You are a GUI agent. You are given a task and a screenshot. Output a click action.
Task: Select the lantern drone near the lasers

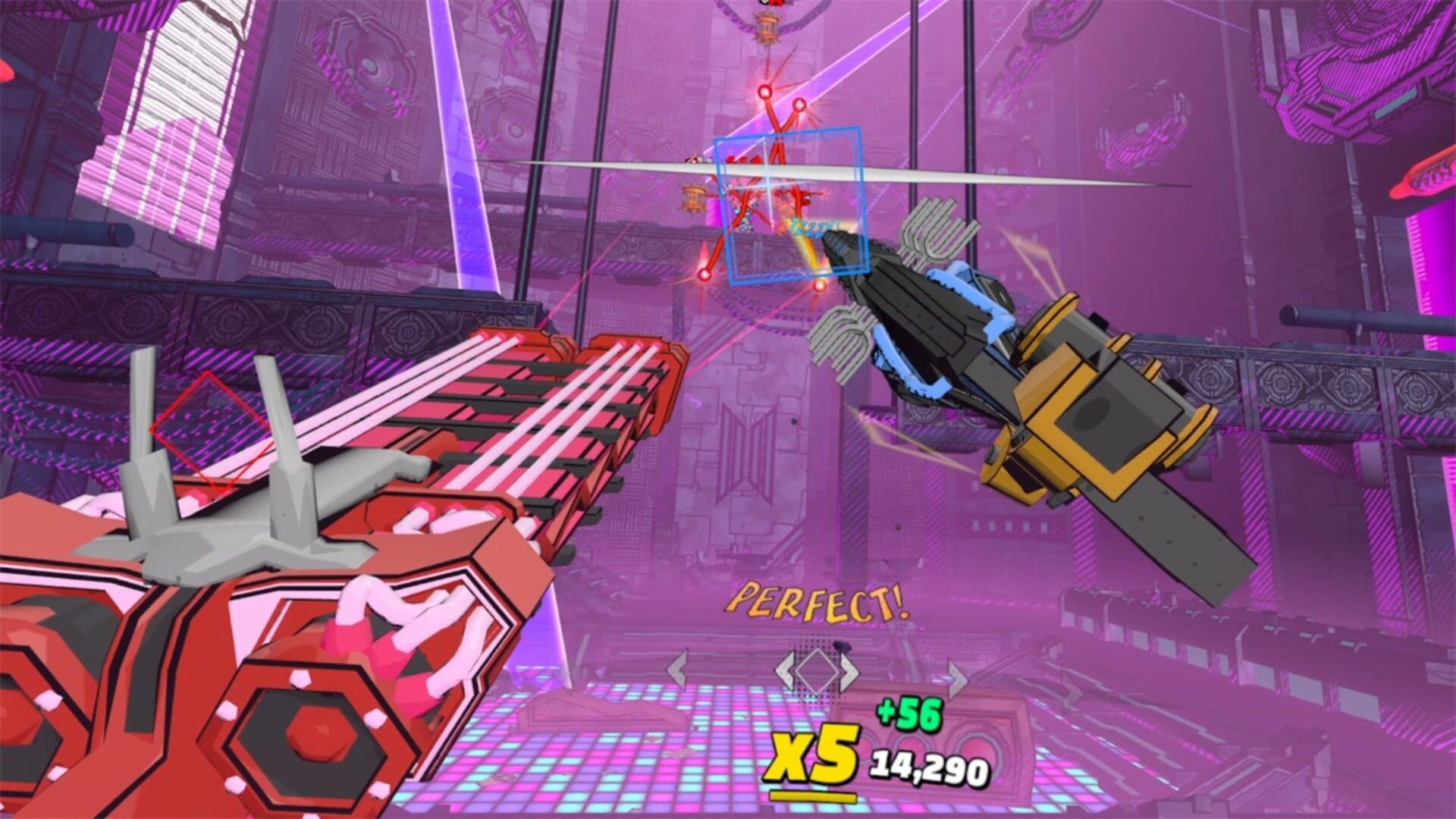tap(693, 197)
